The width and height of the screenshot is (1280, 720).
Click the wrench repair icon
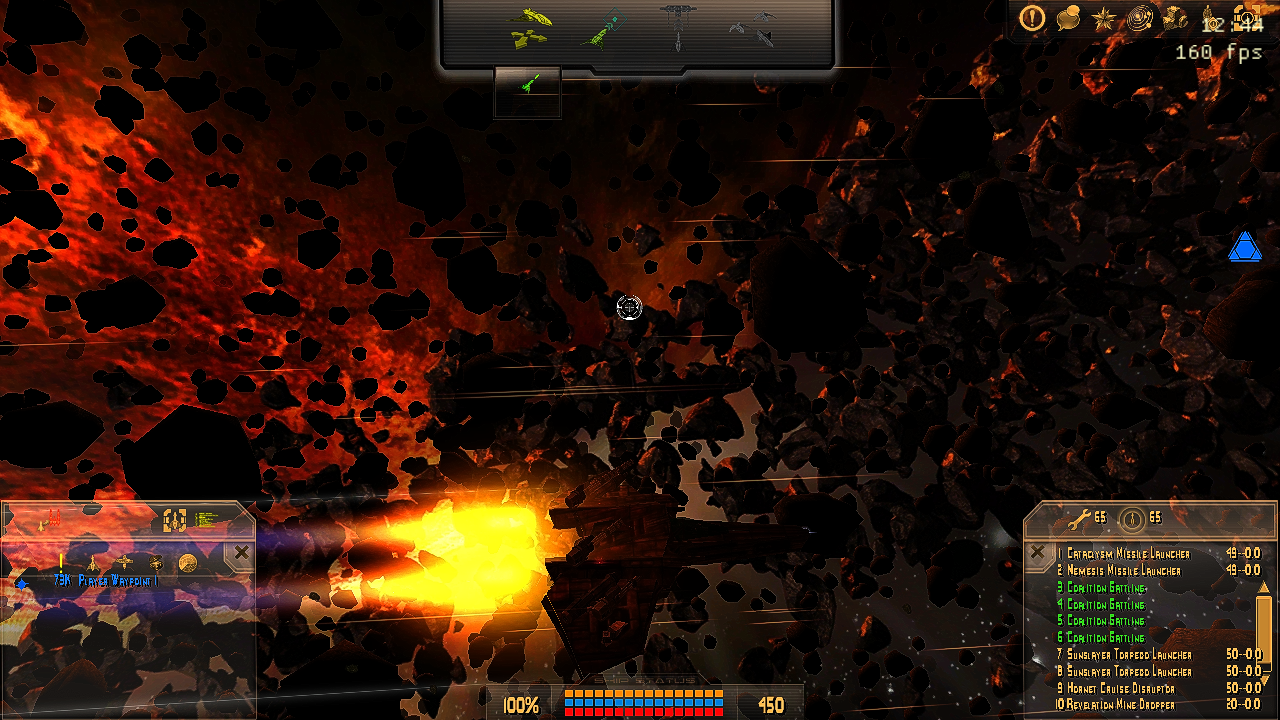[x=1078, y=519]
